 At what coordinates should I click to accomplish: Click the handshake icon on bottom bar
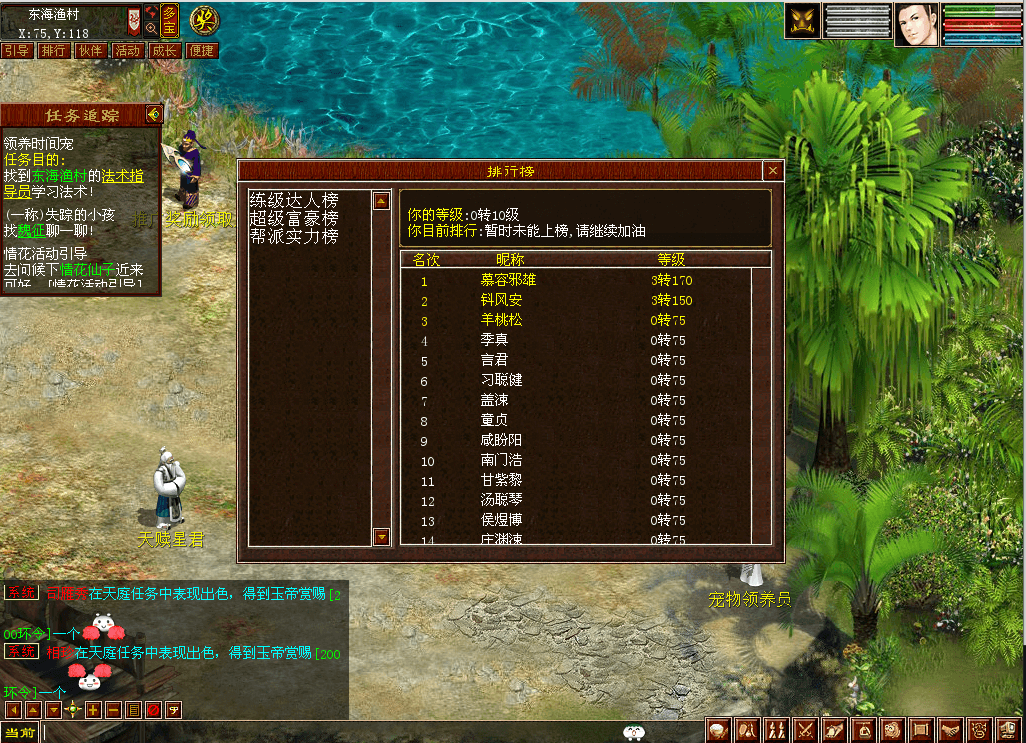point(951,731)
